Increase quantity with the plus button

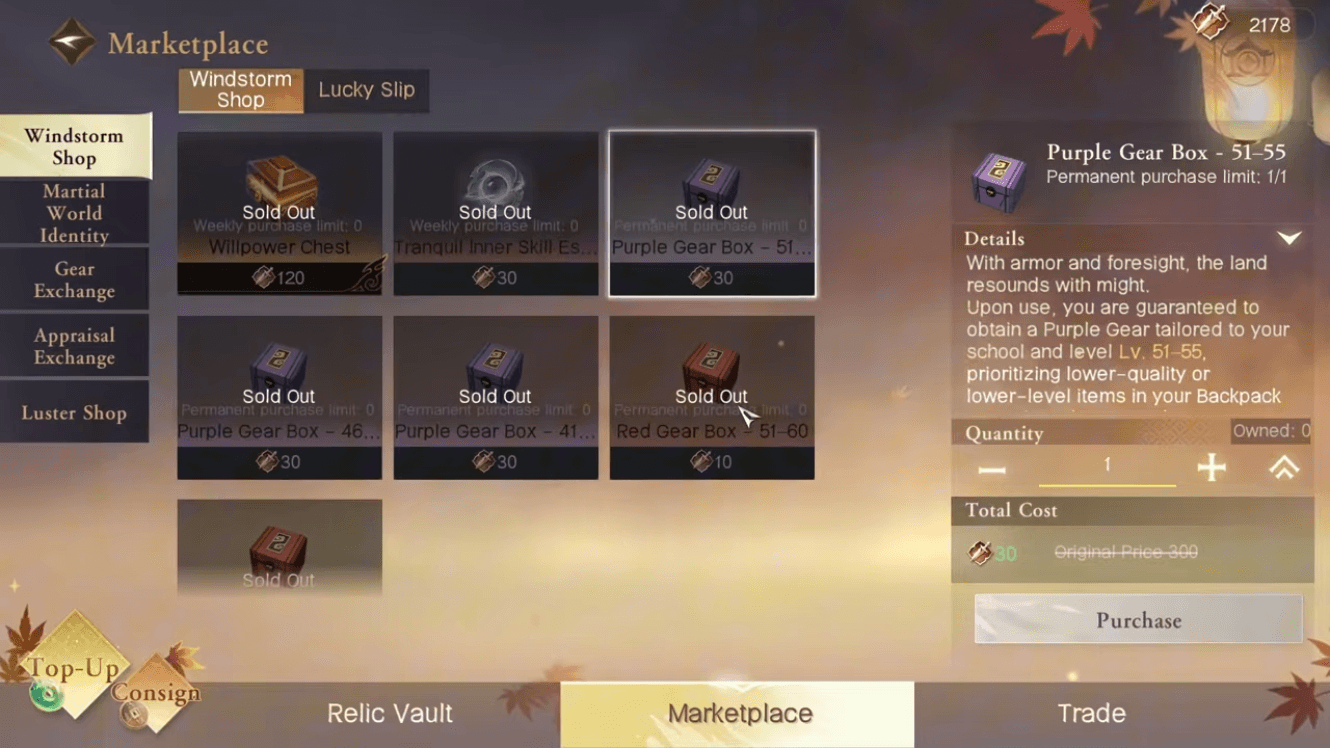[1211, 467]
